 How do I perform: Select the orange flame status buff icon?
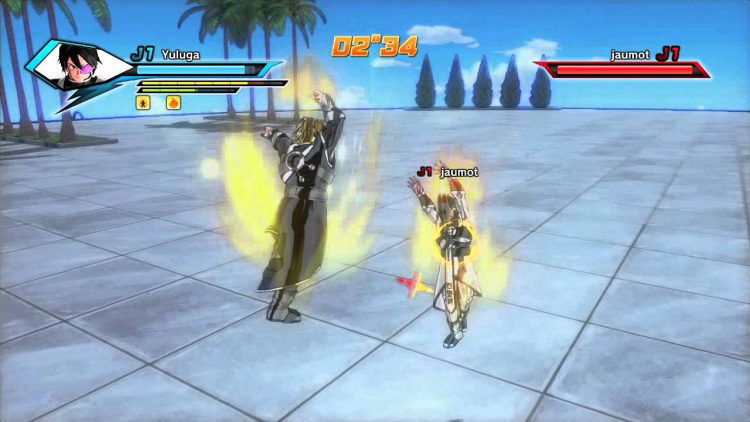click(173, 102)
